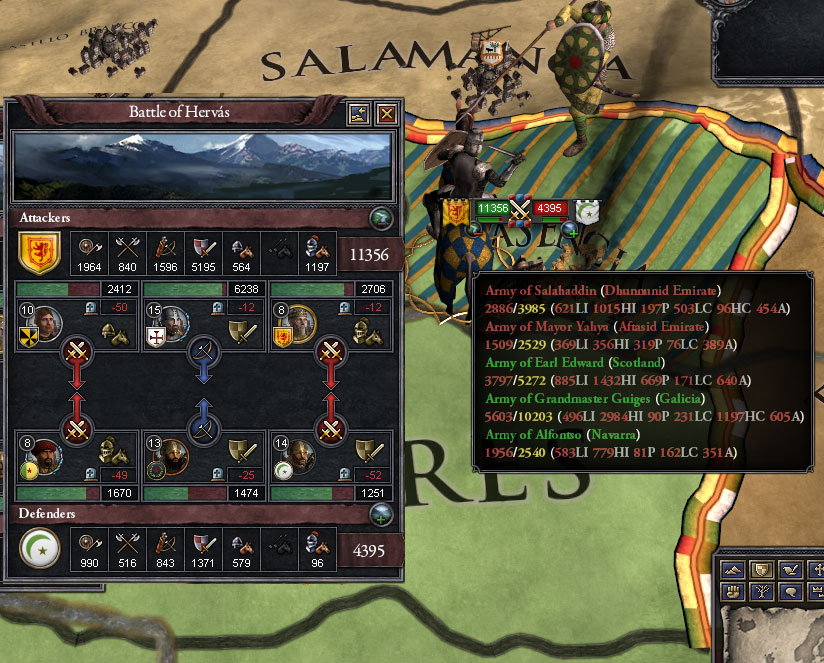Switch to the raised fist map mode

pyautogui.click(x=731, y=592)
